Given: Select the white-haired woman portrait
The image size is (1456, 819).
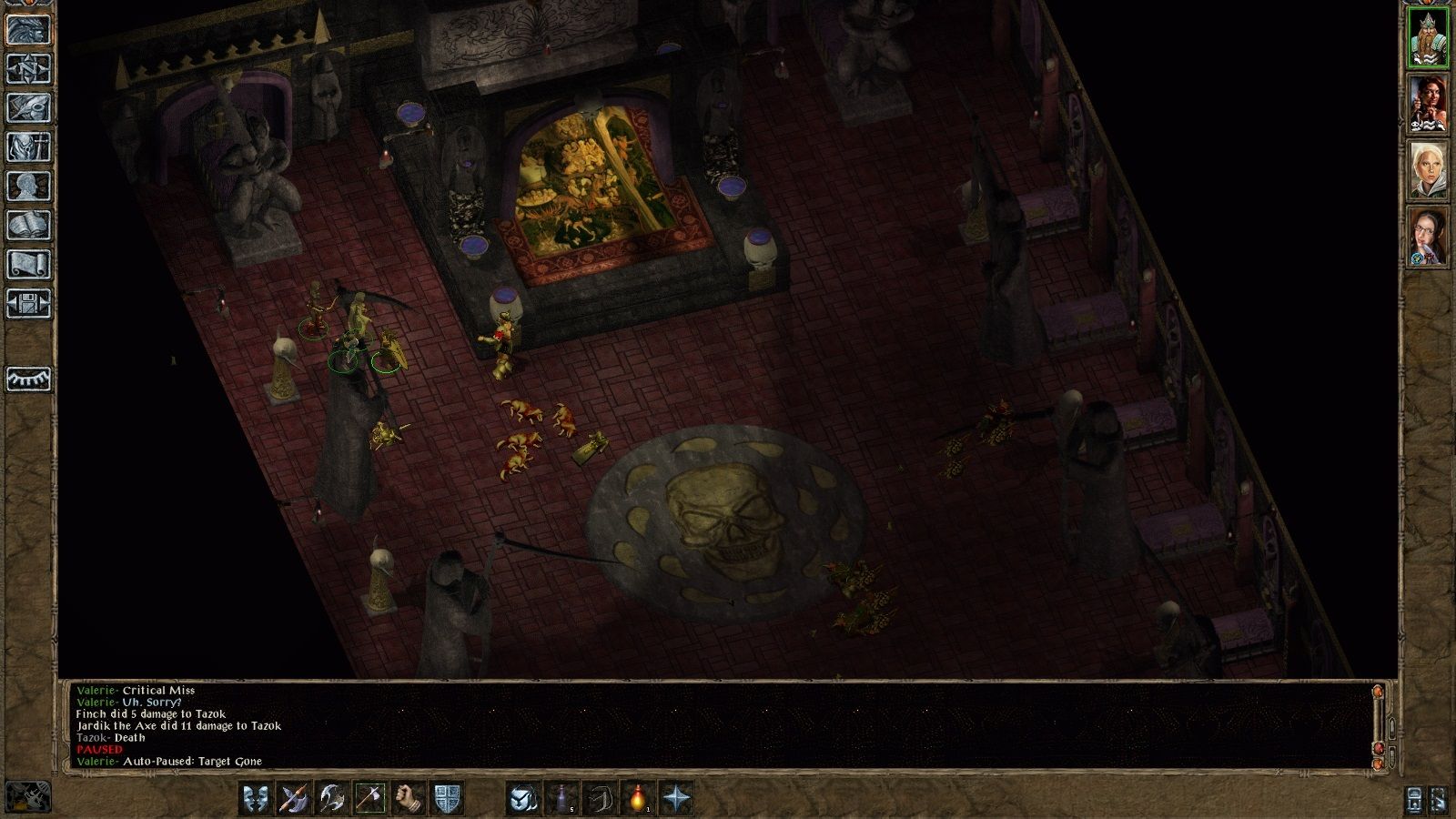Looking at the screenshot, I should (x=1427, y=170).
